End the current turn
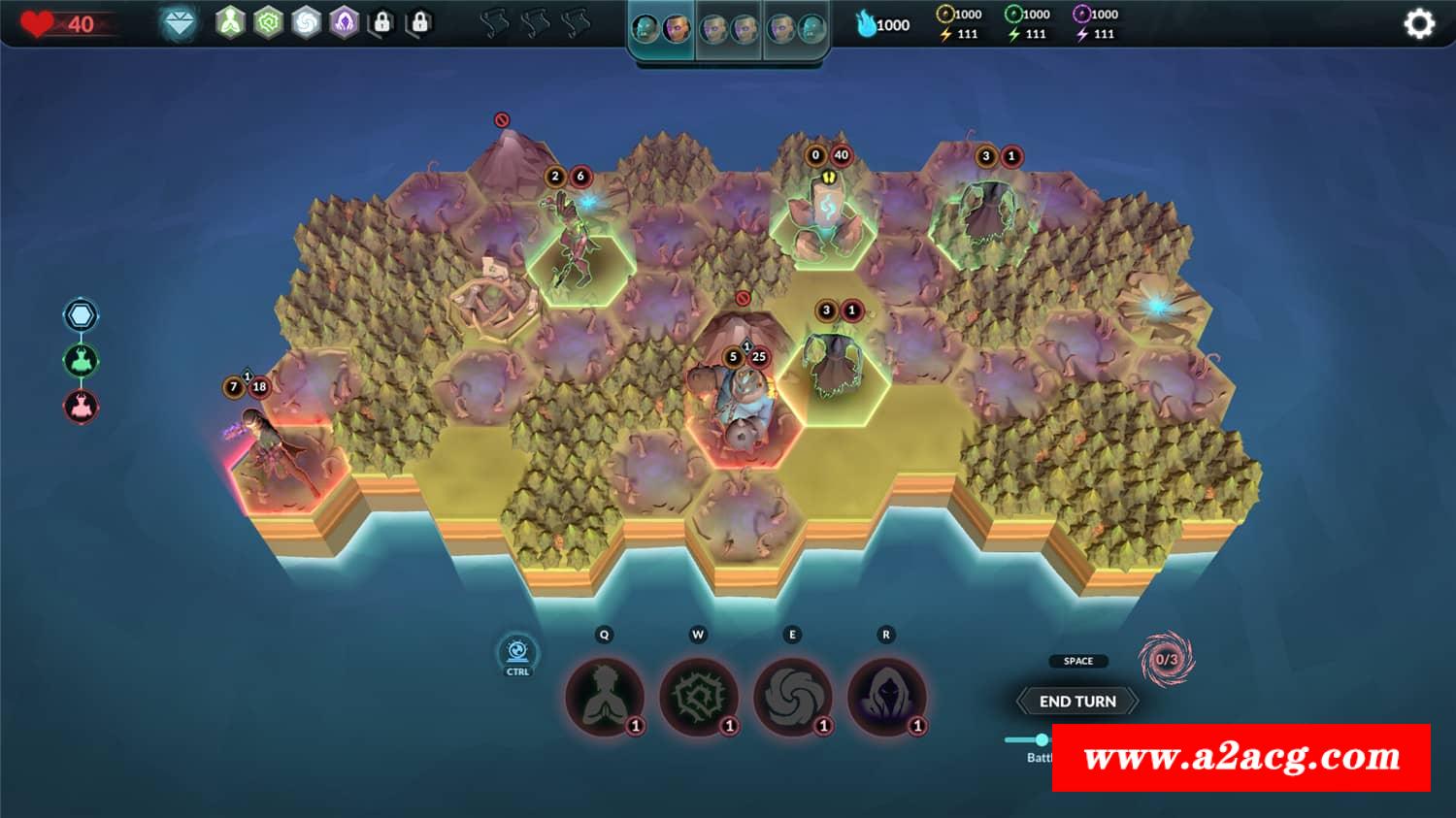Viewport: 1456px width, 818px height. 1077,701
